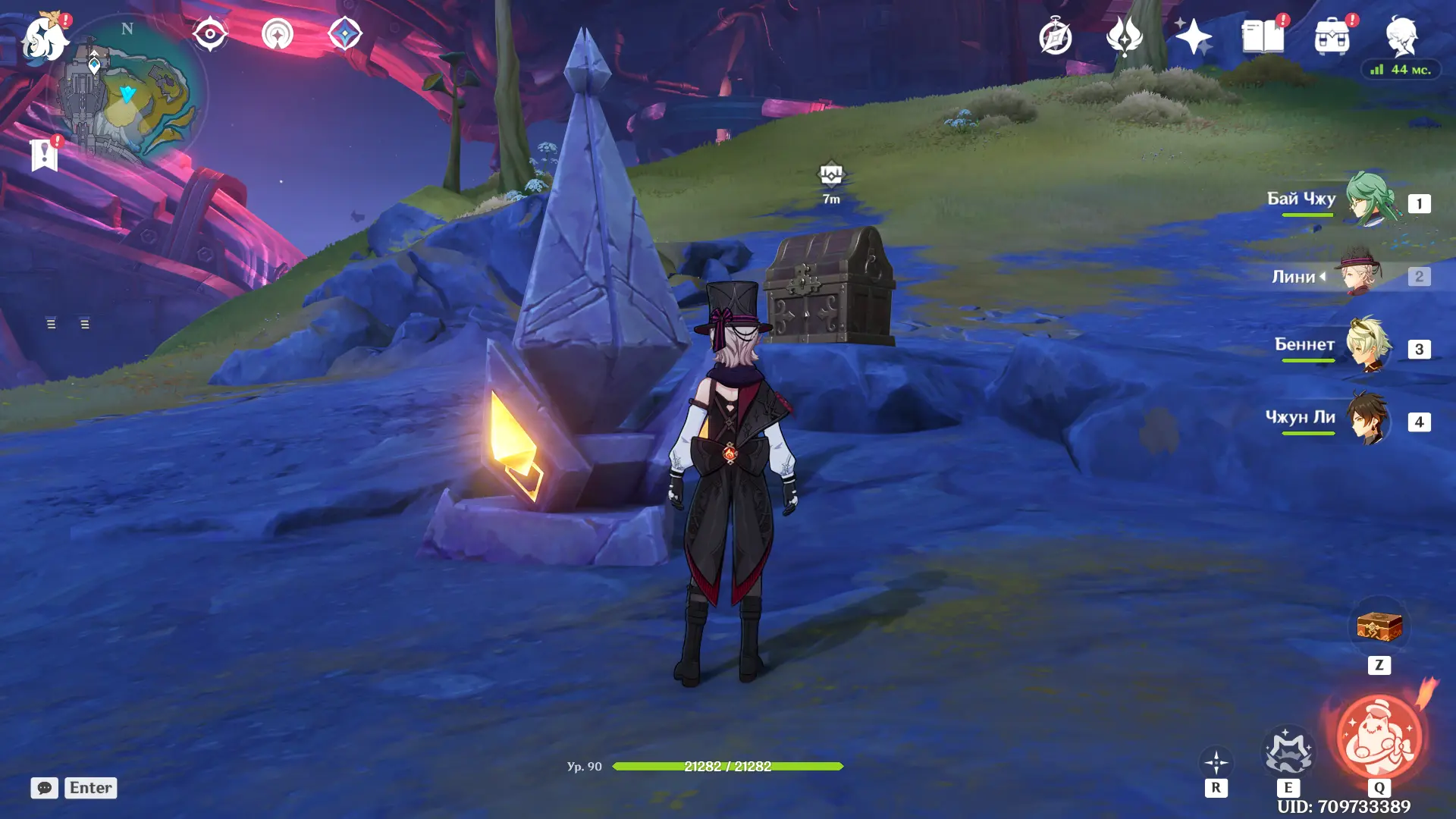Viewport: 1456px width, 819px height.
Task: Click the diamond gem icon at top
Action: [x=345, y=34]
